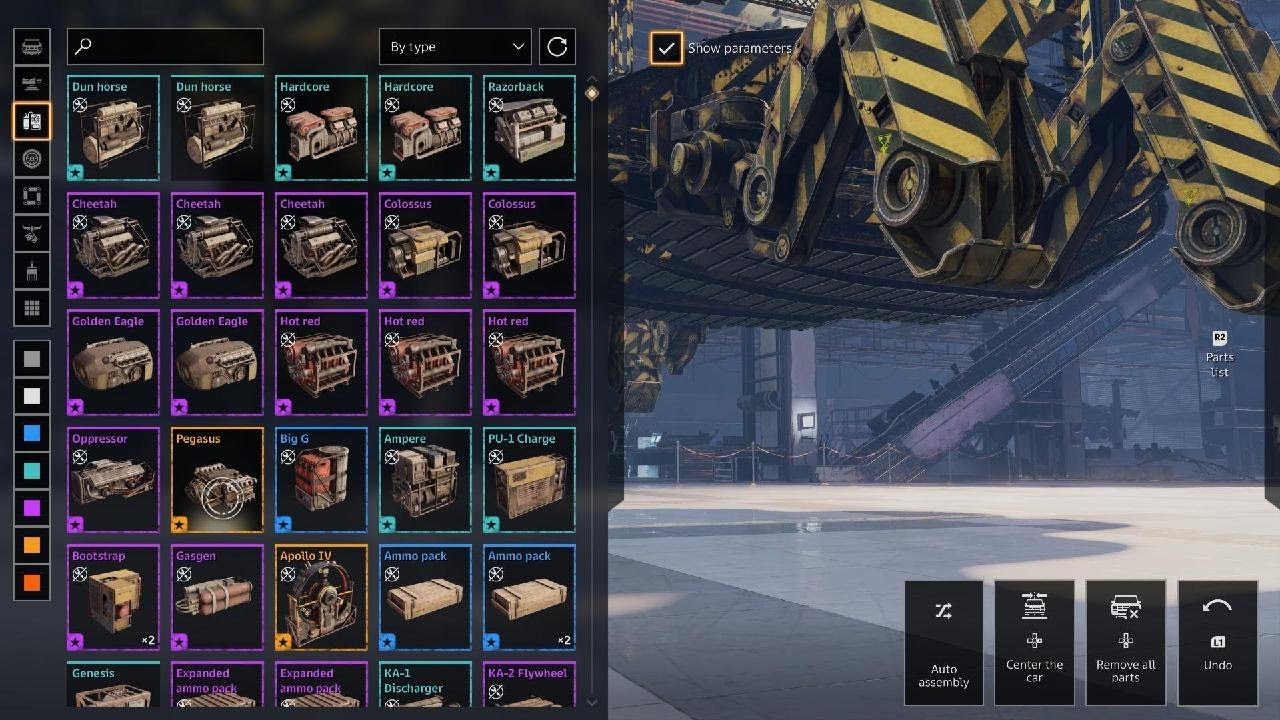Open the By type sorting dropdown
The width and height of the screenshot is (1280, 720).
(x=455, y=47)
